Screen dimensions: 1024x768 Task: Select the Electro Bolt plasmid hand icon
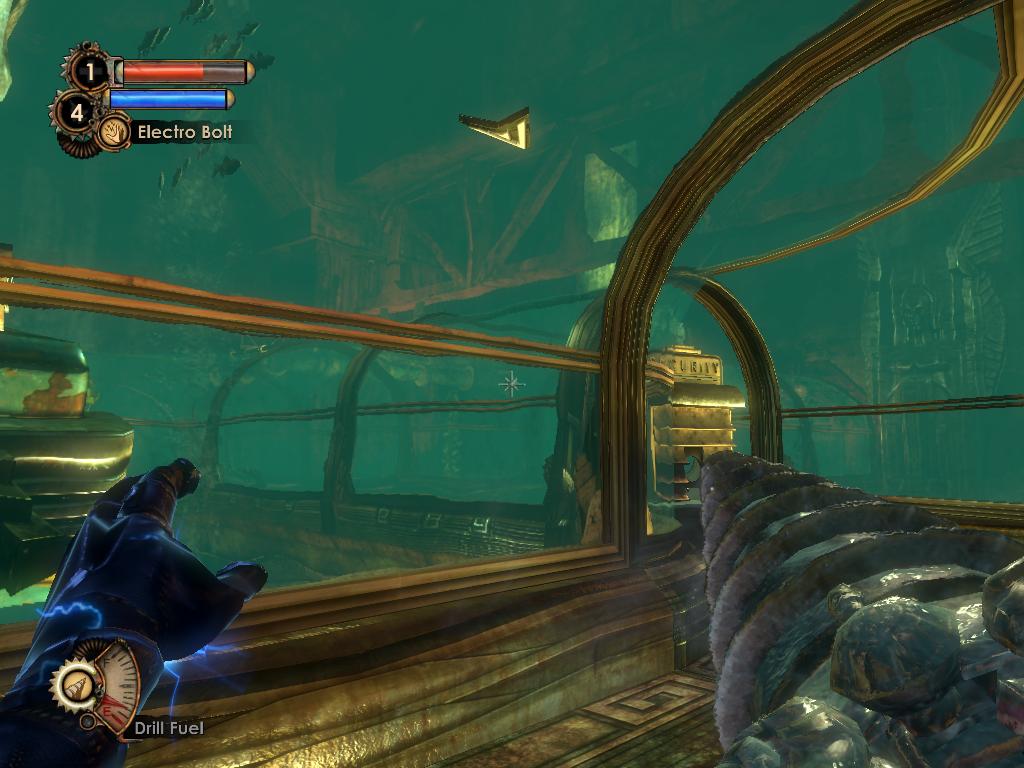click(x=113, y=132)
